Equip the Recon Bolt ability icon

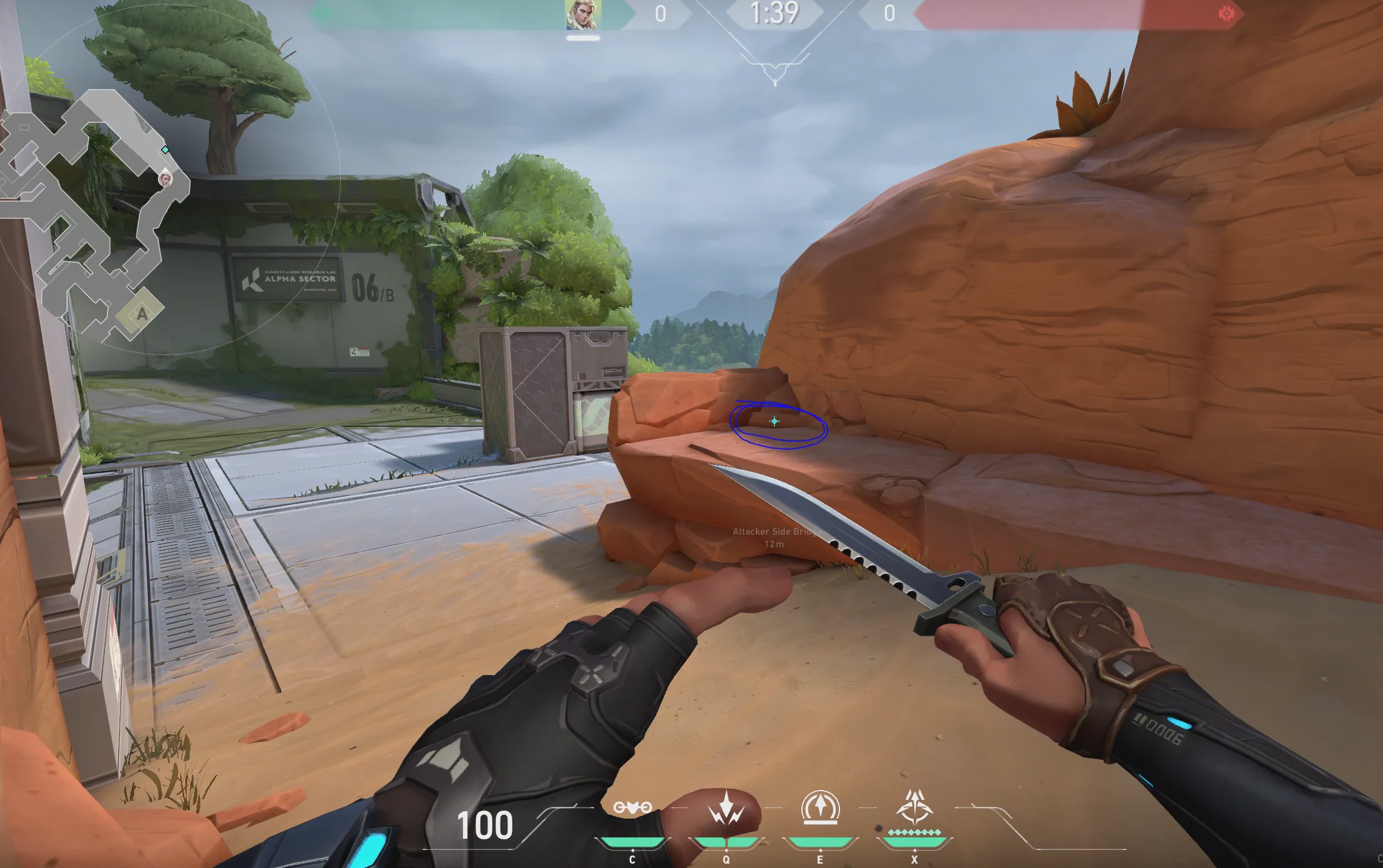[x=820, y=807]
